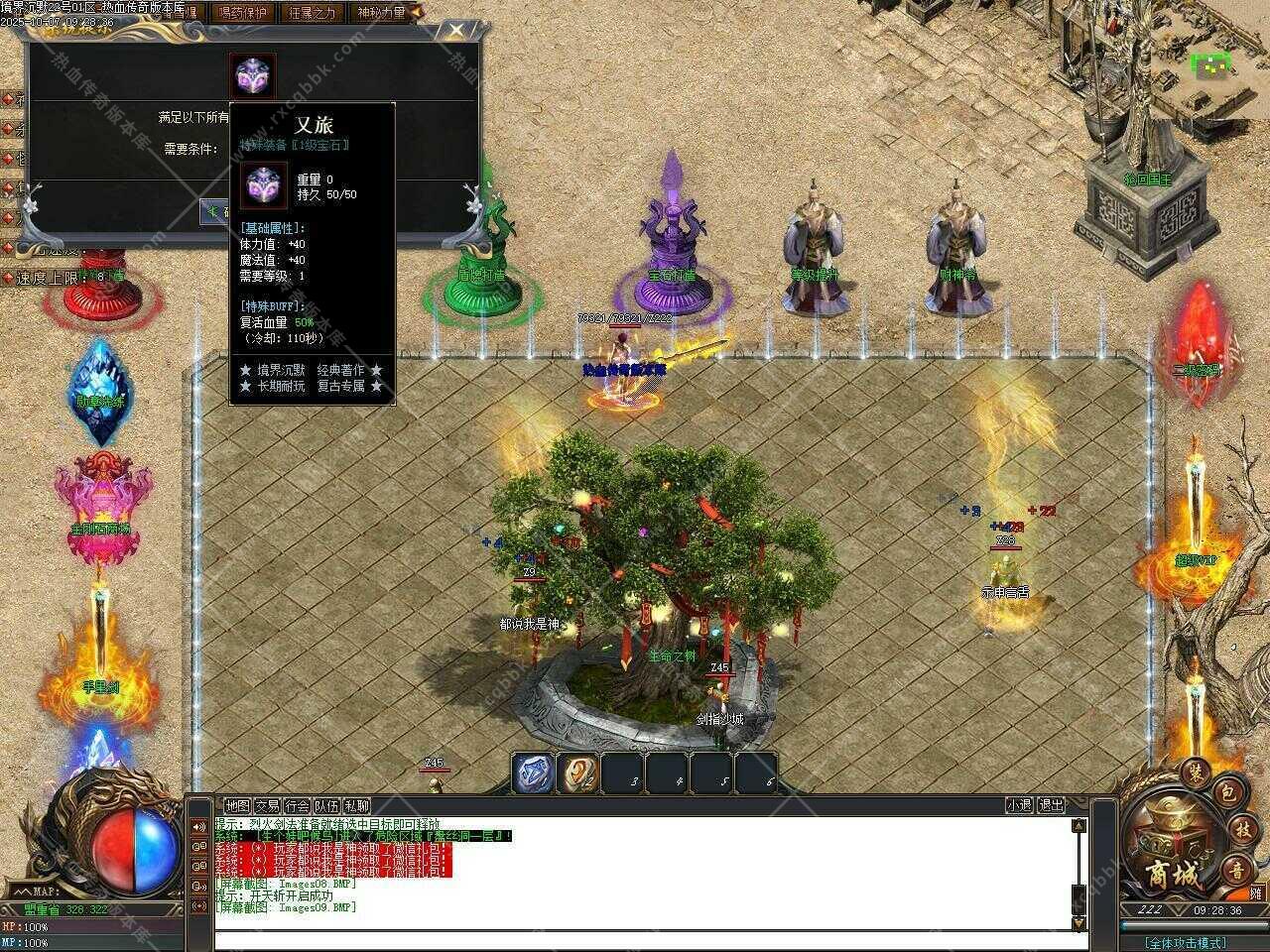Open the 商城 shop

pyautogui.click(x=1172, y=875)
